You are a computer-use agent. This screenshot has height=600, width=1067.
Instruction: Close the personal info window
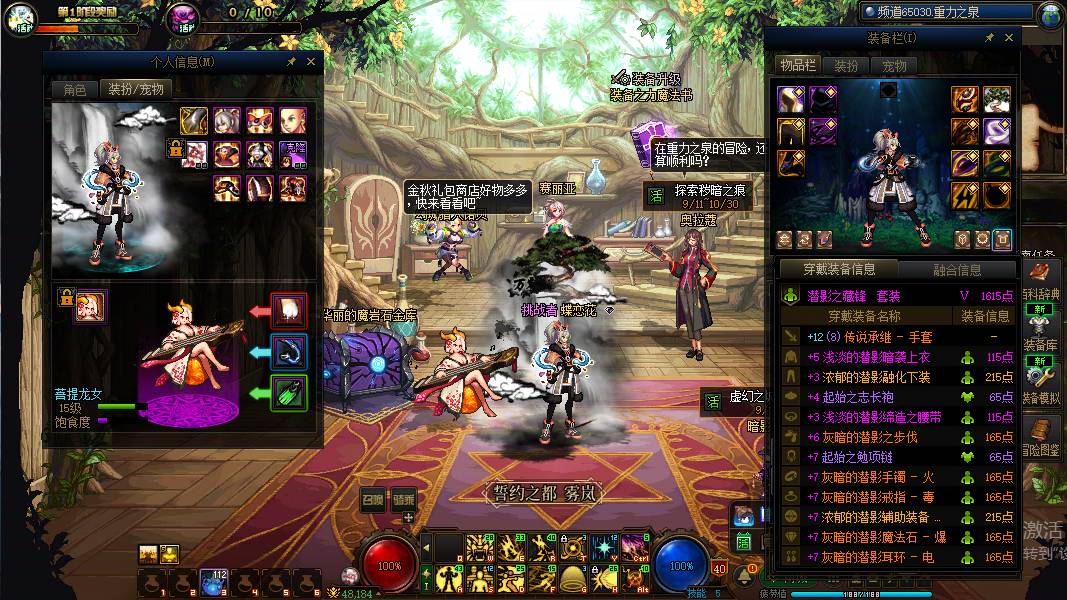[311, 62]
